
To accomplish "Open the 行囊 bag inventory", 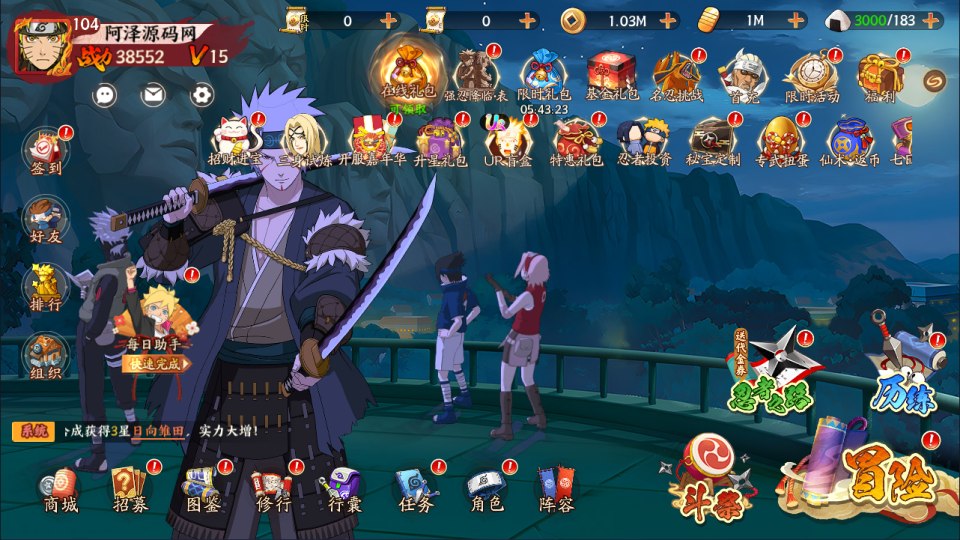I will [344, 490].
